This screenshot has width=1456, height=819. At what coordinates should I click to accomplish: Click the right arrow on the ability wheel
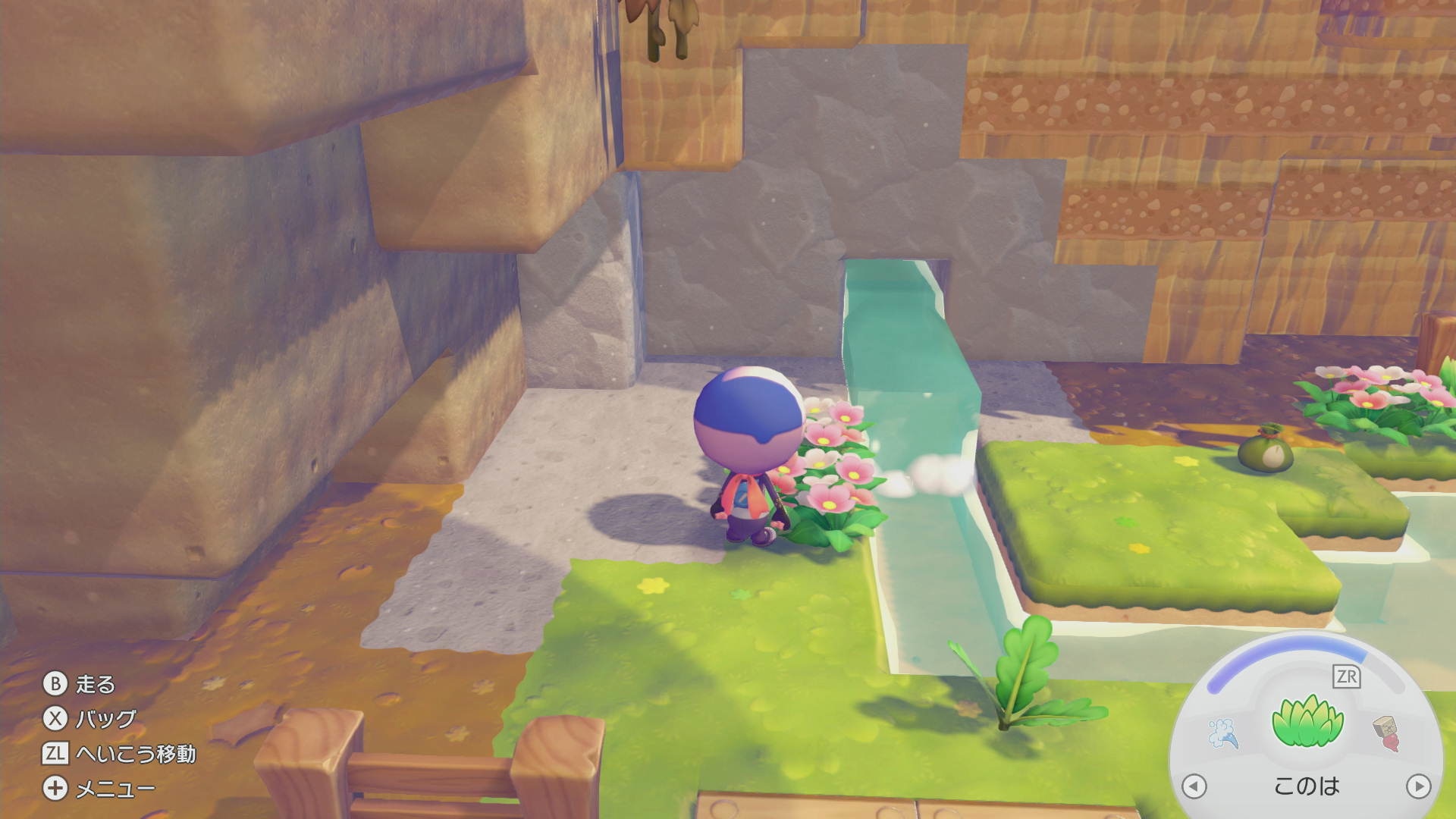point(1418,786)
